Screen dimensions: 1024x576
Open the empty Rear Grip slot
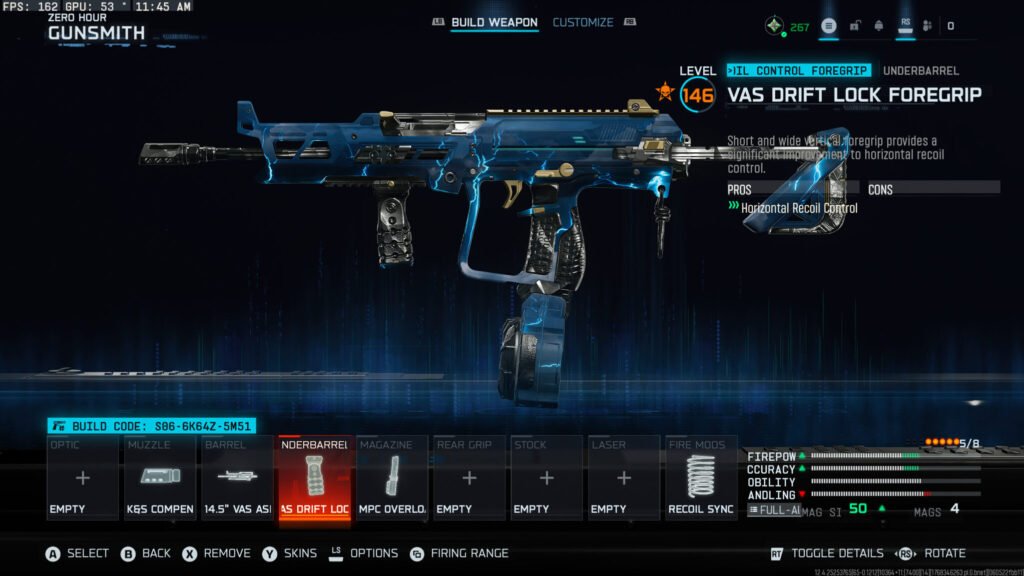469,478
